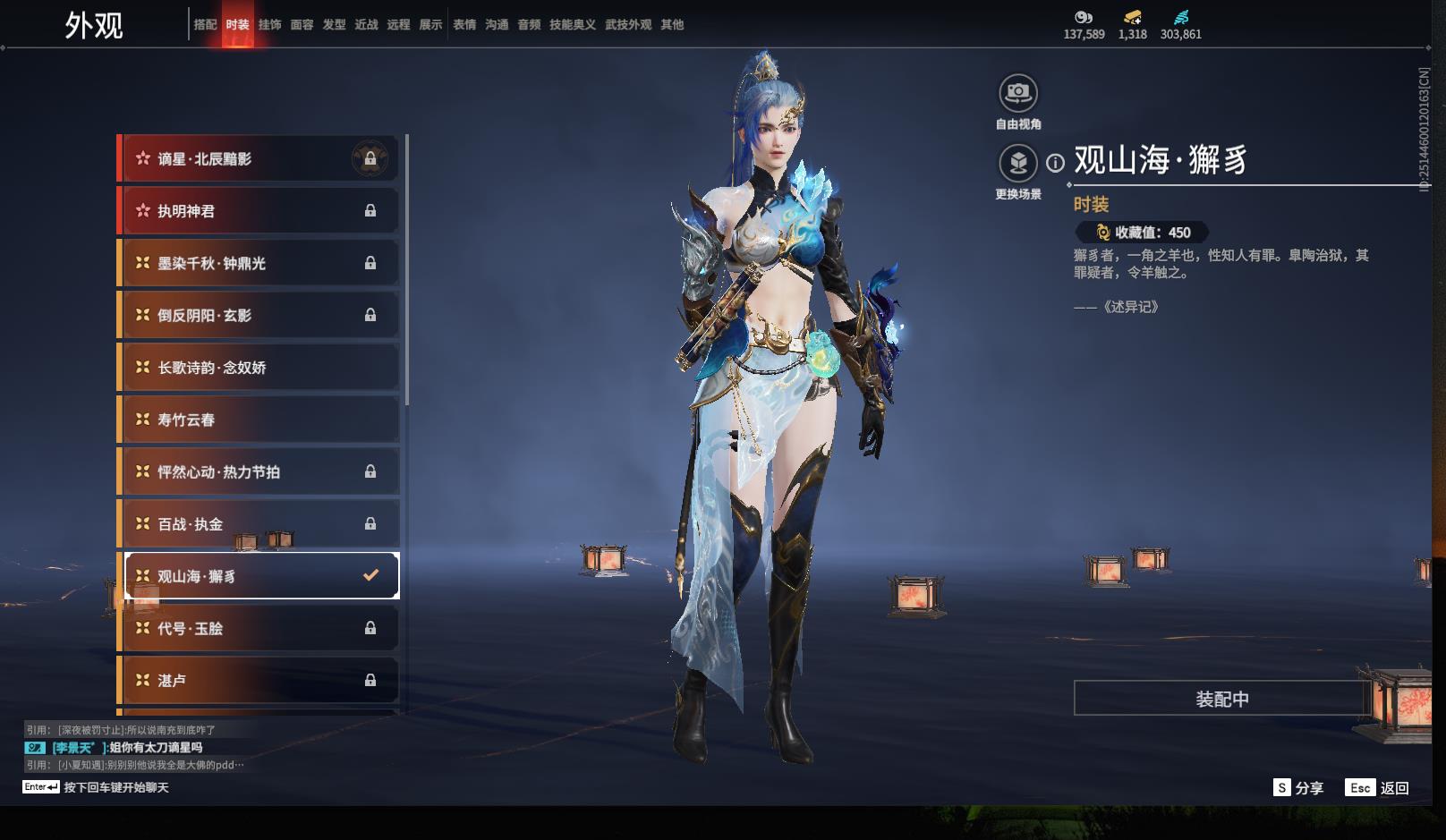Open the 挂饰 accessories tab

[x=269, y=25]
